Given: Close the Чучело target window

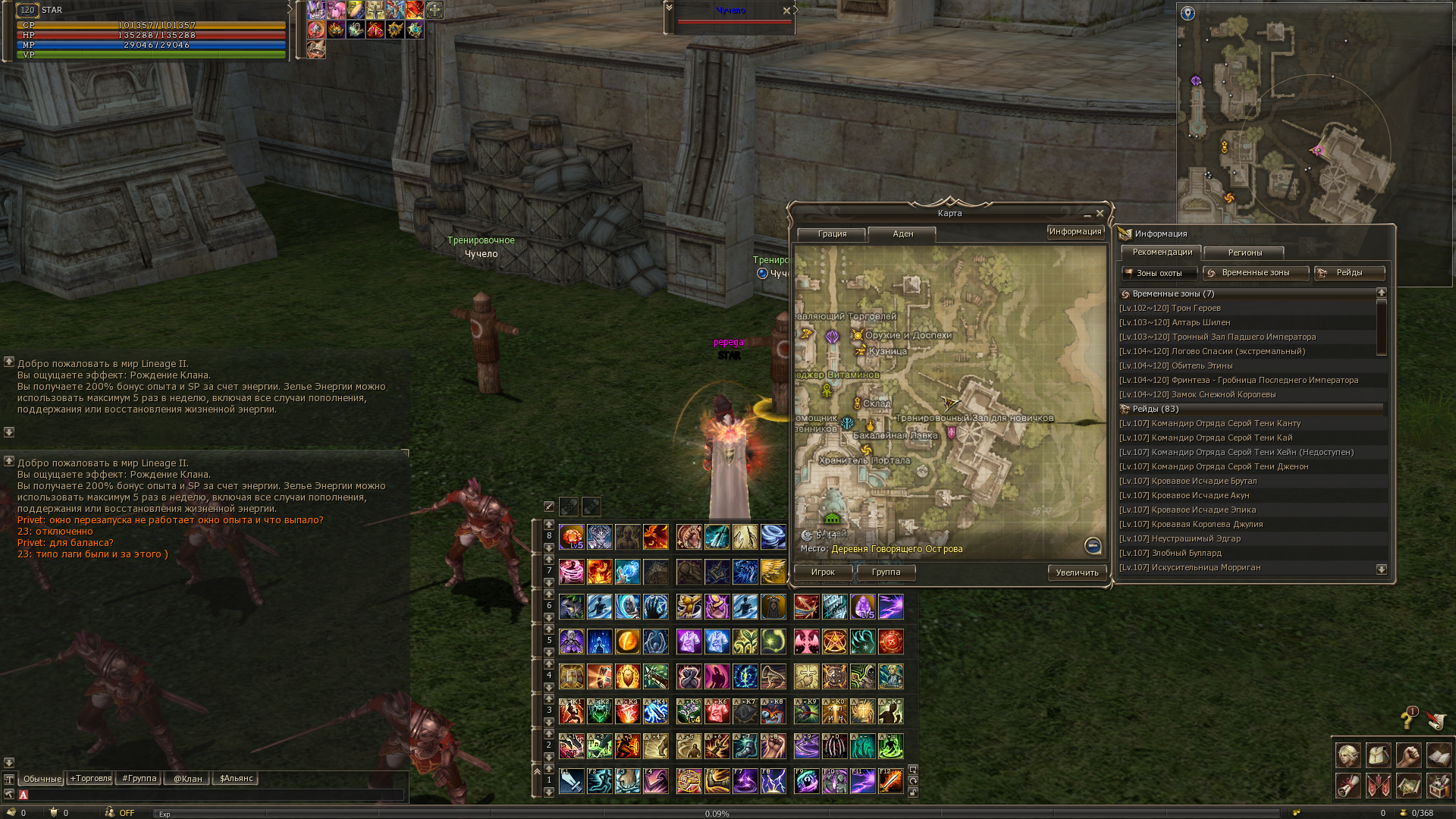Looking at the screenshot, I should coord(786,11).
